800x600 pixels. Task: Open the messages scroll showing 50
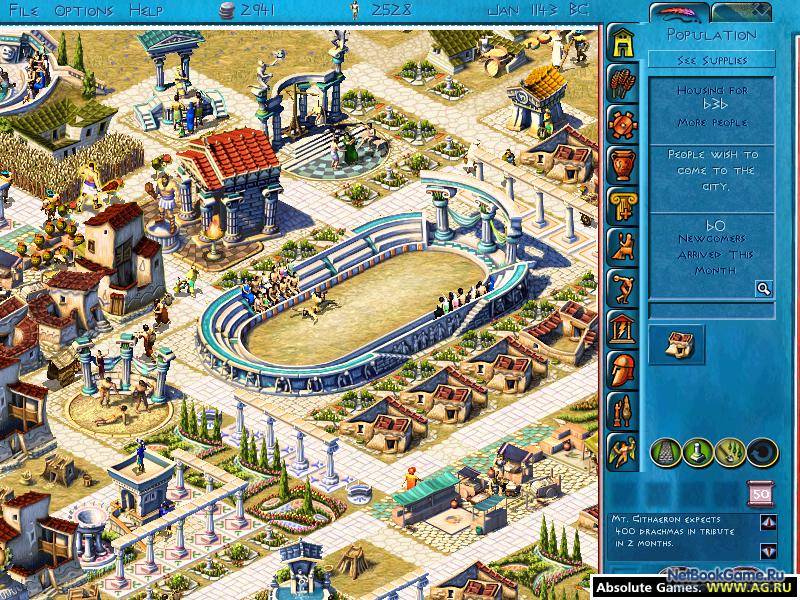pos(760,494)
